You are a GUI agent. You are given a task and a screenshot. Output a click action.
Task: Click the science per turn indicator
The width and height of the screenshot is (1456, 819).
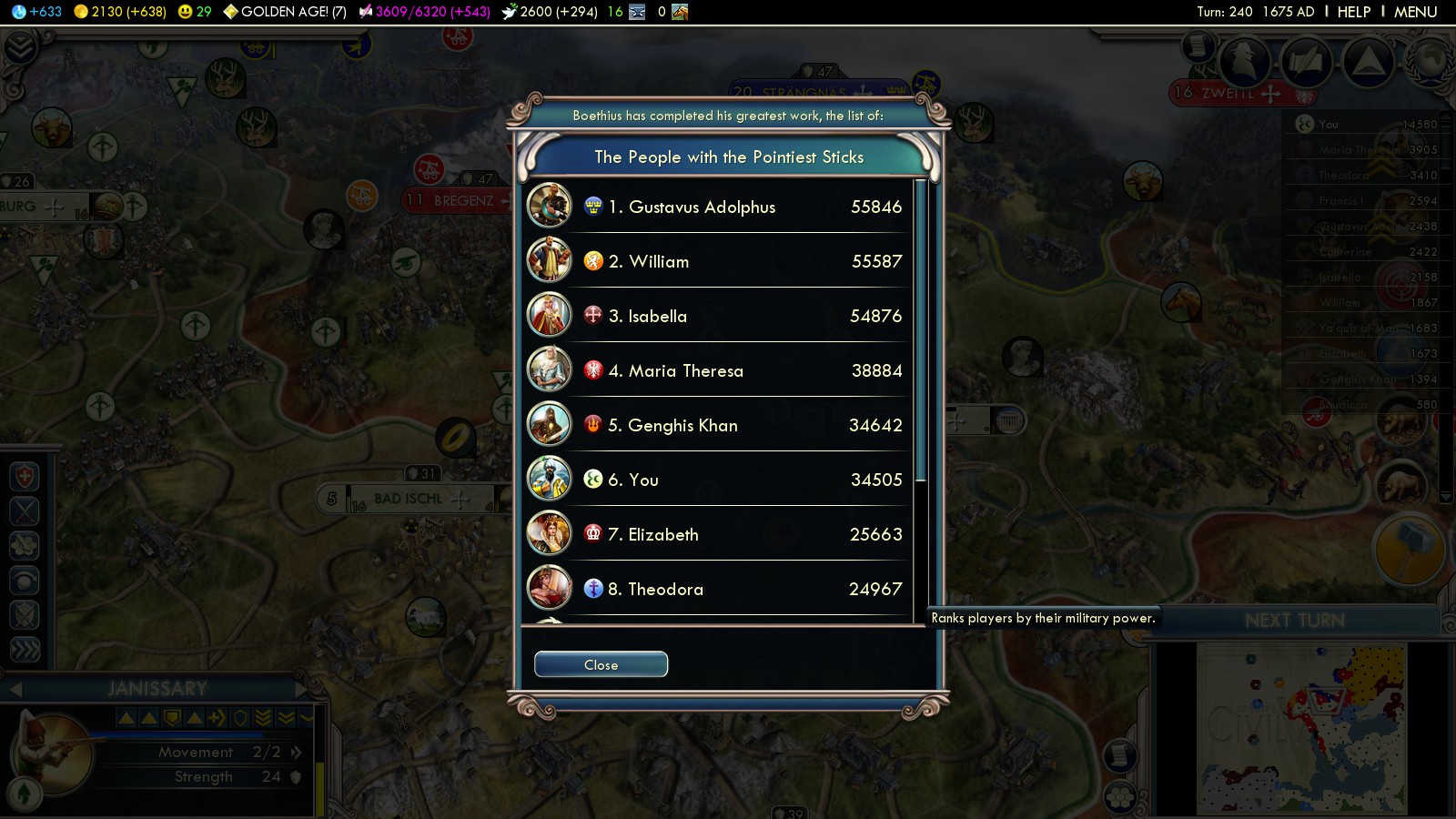coord(38,12)
